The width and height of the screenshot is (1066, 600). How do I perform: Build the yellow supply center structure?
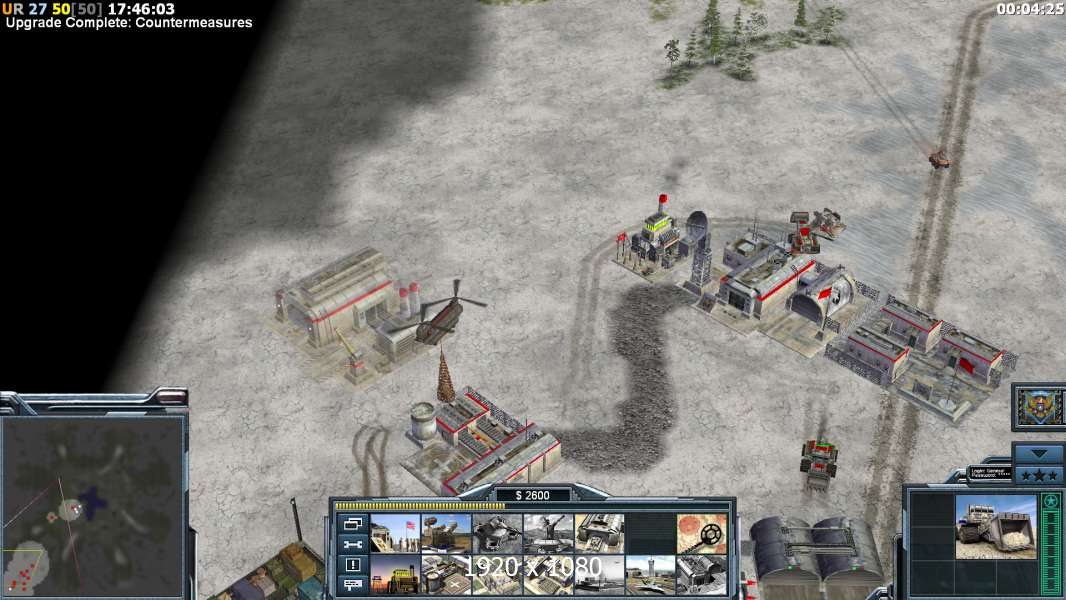[x=395, y=575]
